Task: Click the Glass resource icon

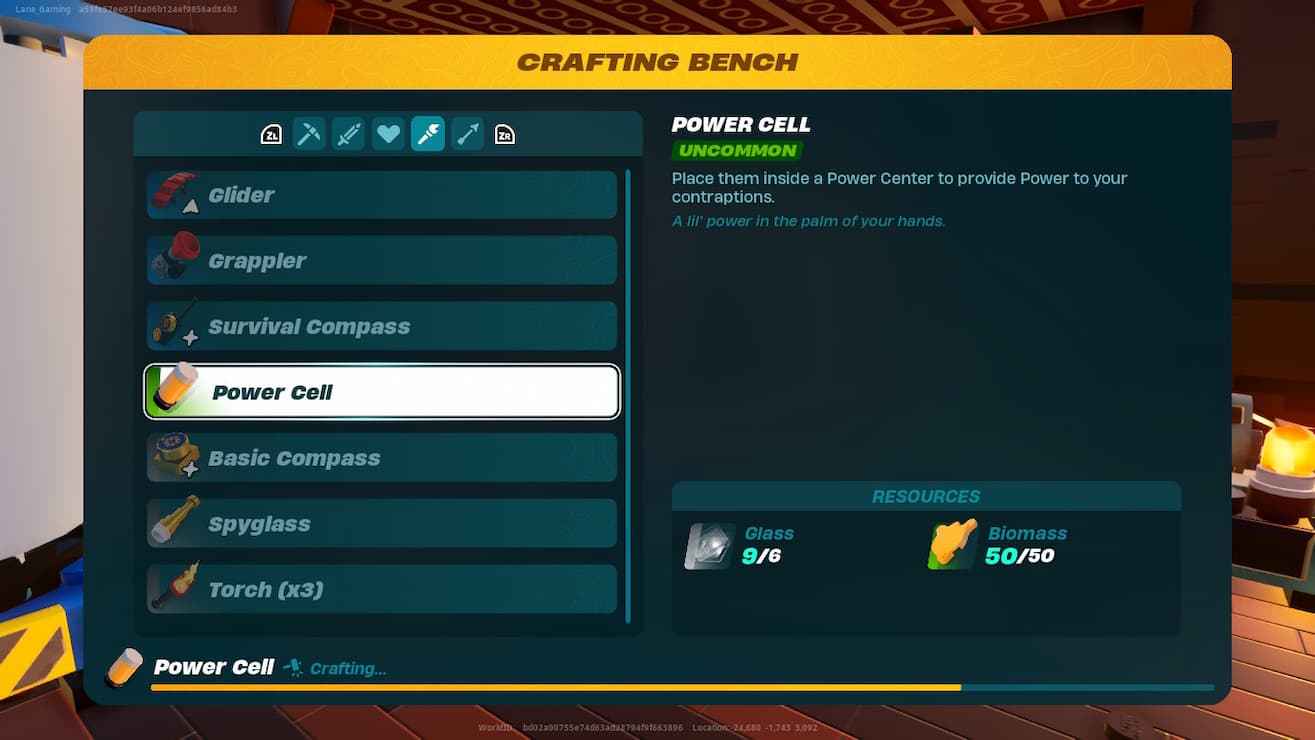Action: (708, 544)
